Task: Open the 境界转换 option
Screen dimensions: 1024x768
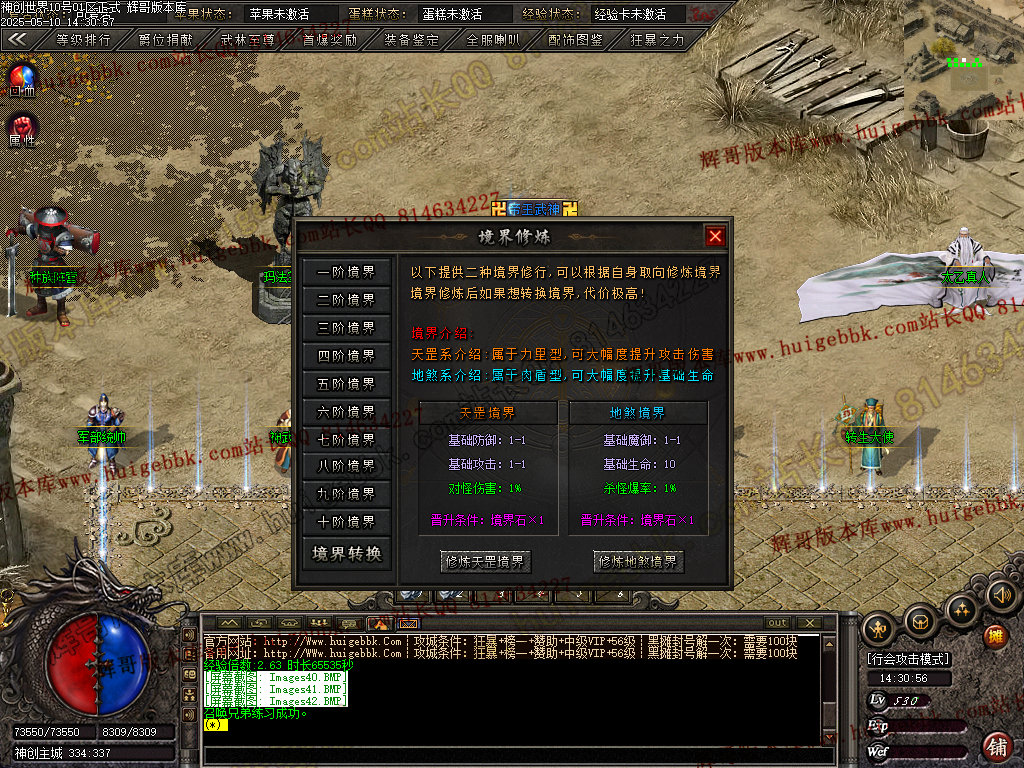Action: tap(346, 554)
